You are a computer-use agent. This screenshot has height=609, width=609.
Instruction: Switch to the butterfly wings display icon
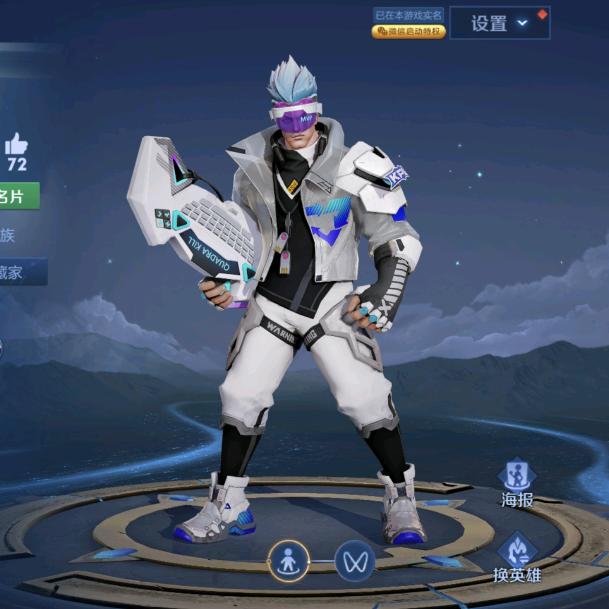(x=354, y=561)
